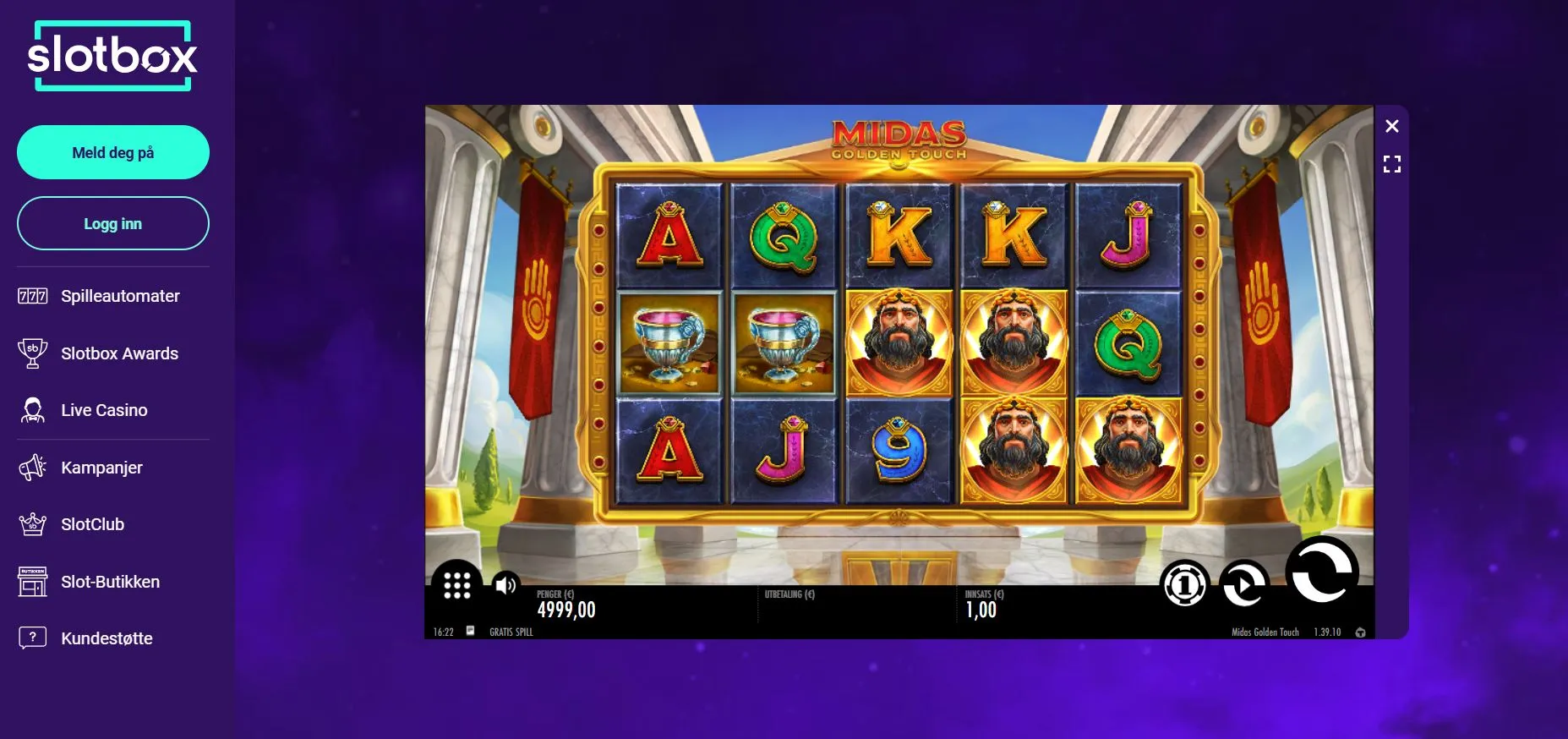
Task: Start autoplay with the autoplay icon
Action: coord(1244,583)
